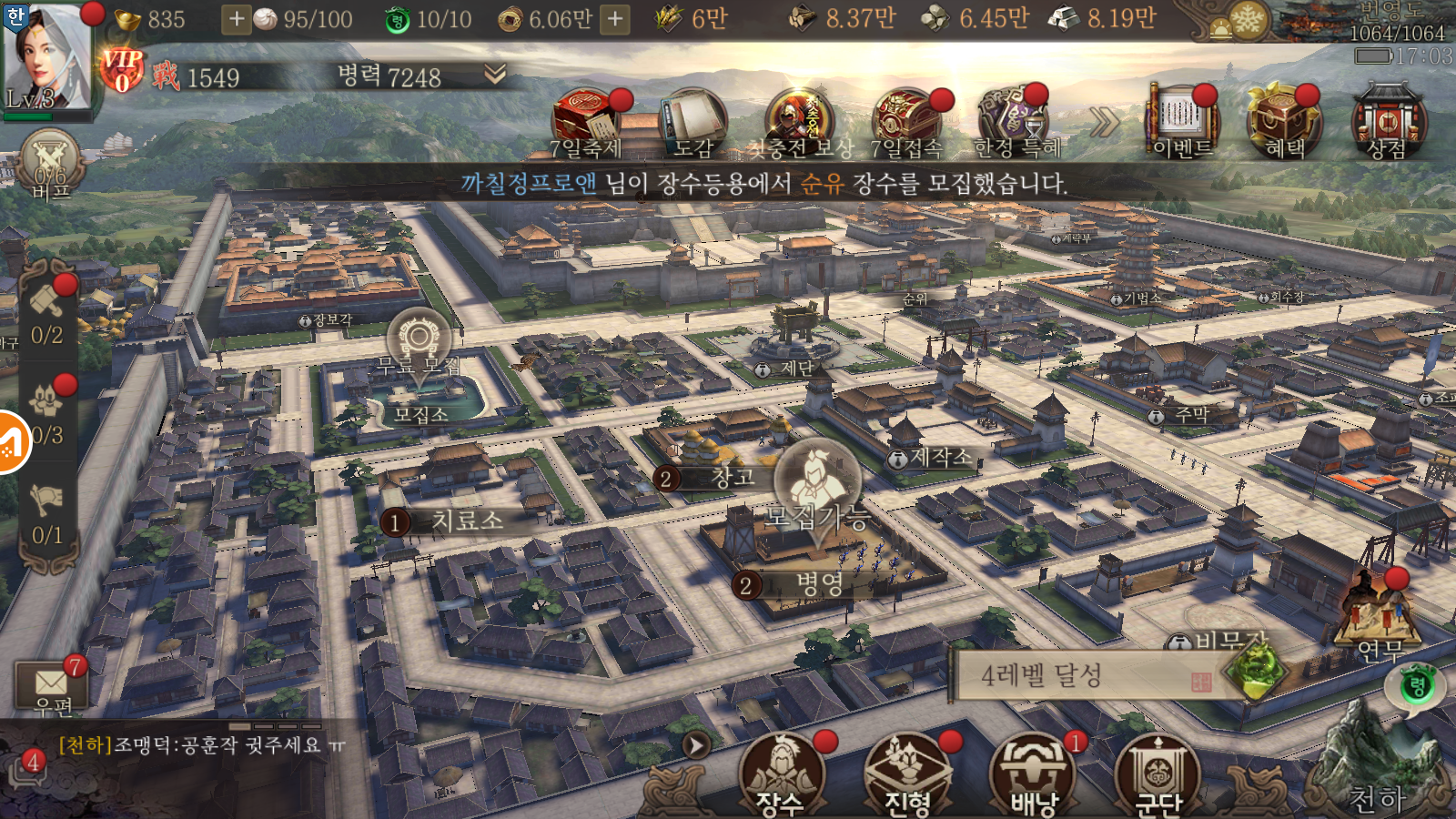This screenshot has height=819, width=1456.
Task: Open the VIP level badge
Action: tap(122, 69)
